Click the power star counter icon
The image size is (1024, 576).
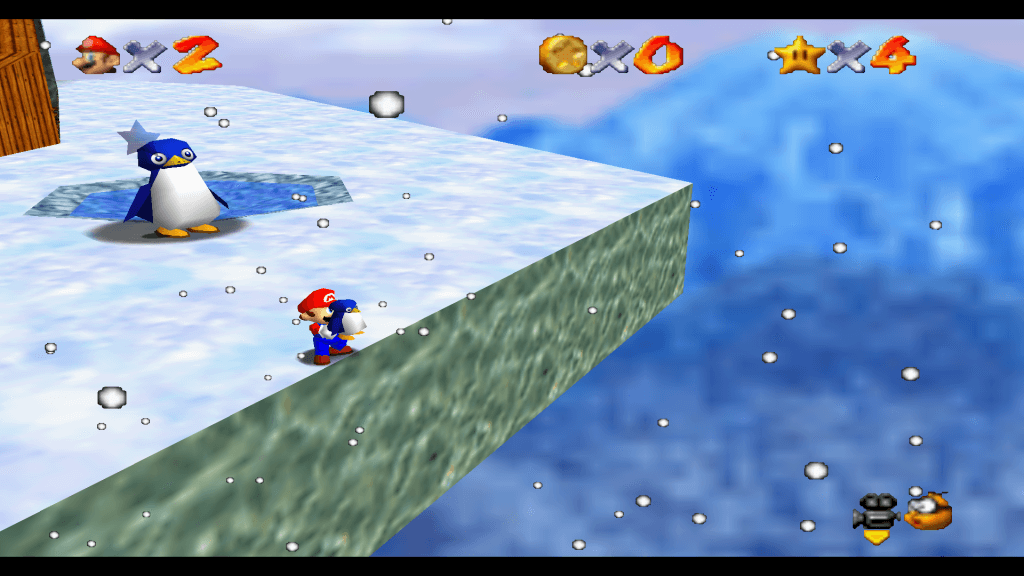click(798, 54)
